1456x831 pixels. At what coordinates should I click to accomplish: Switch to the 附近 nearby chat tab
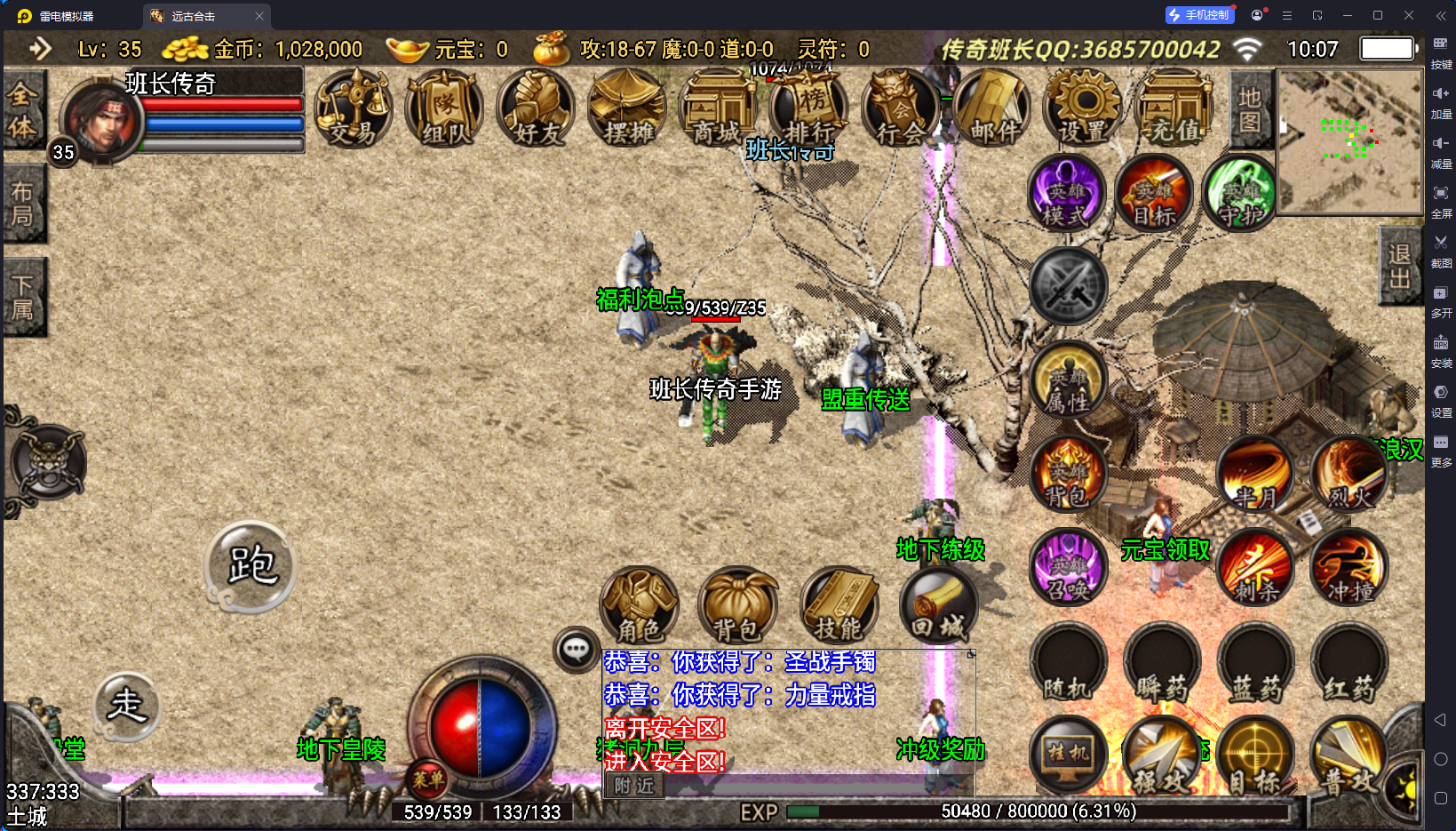(634, 786)
